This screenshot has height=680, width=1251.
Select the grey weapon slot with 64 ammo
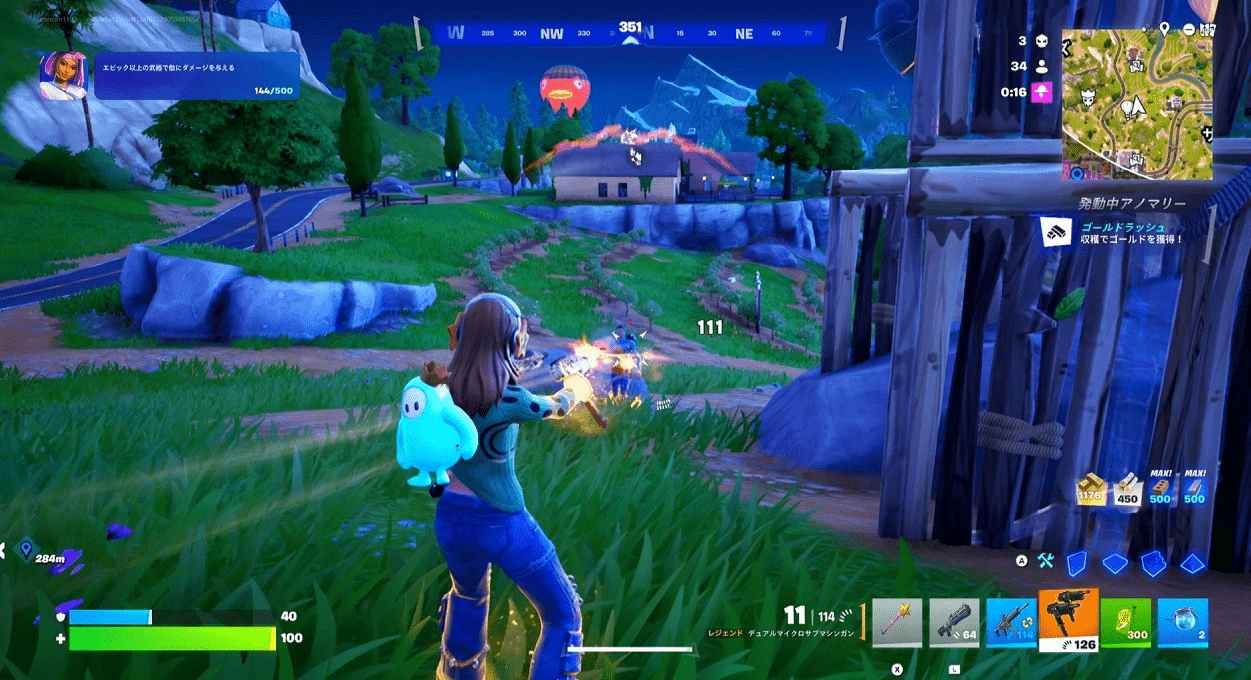[x=954, y=624]
